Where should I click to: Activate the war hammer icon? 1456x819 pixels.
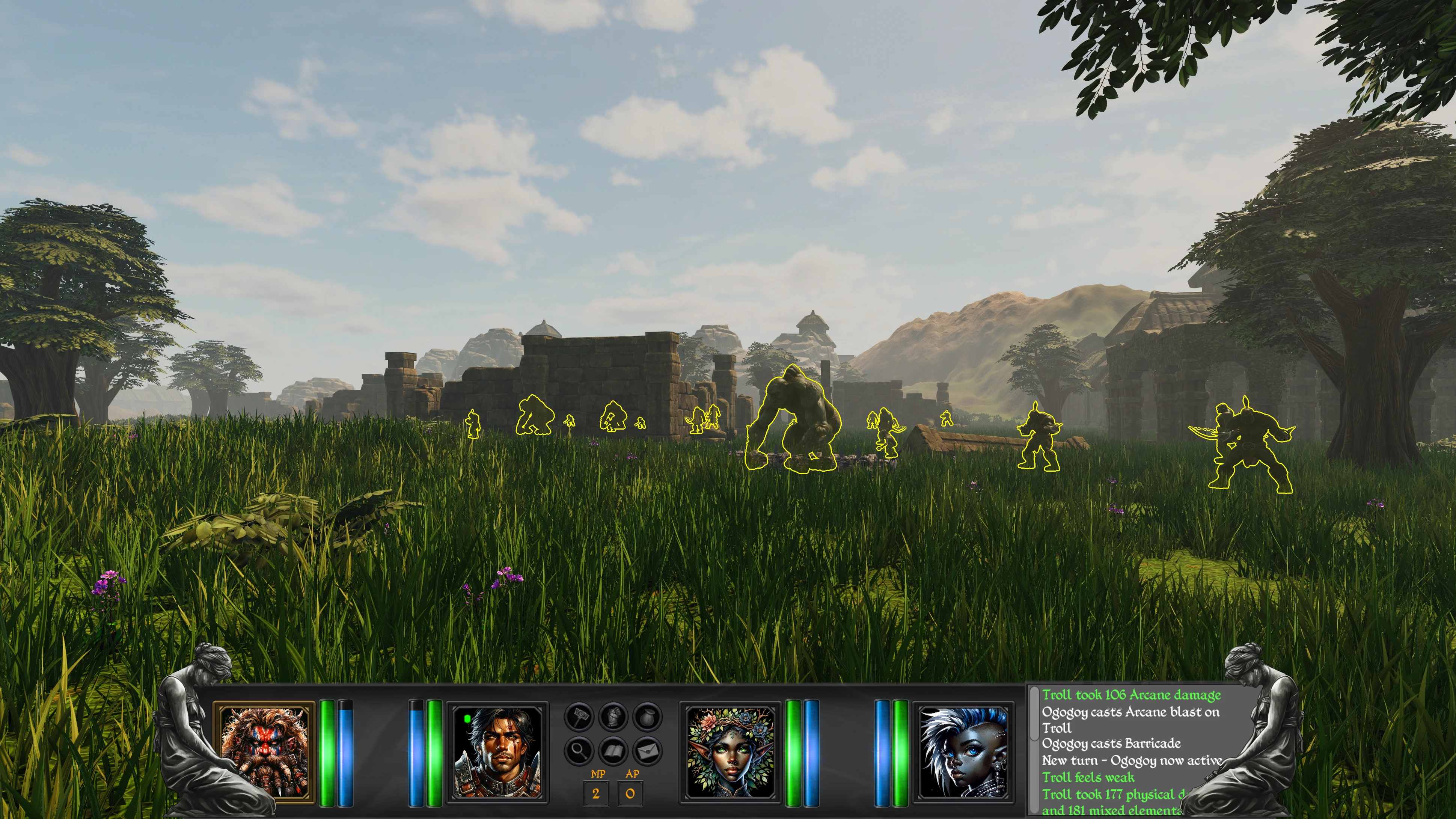click(579, 717)
